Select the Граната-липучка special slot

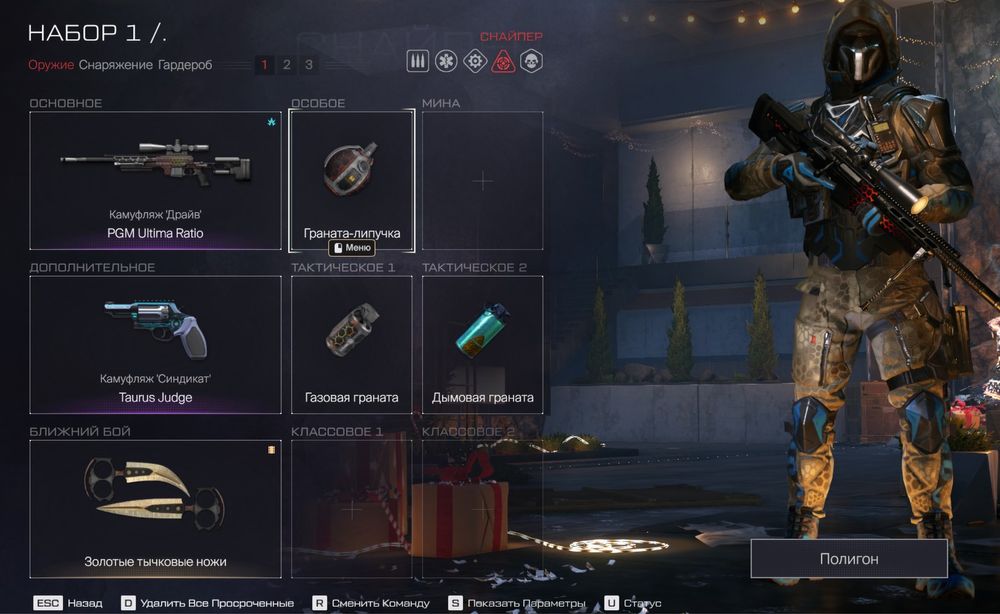click(352, 180)
